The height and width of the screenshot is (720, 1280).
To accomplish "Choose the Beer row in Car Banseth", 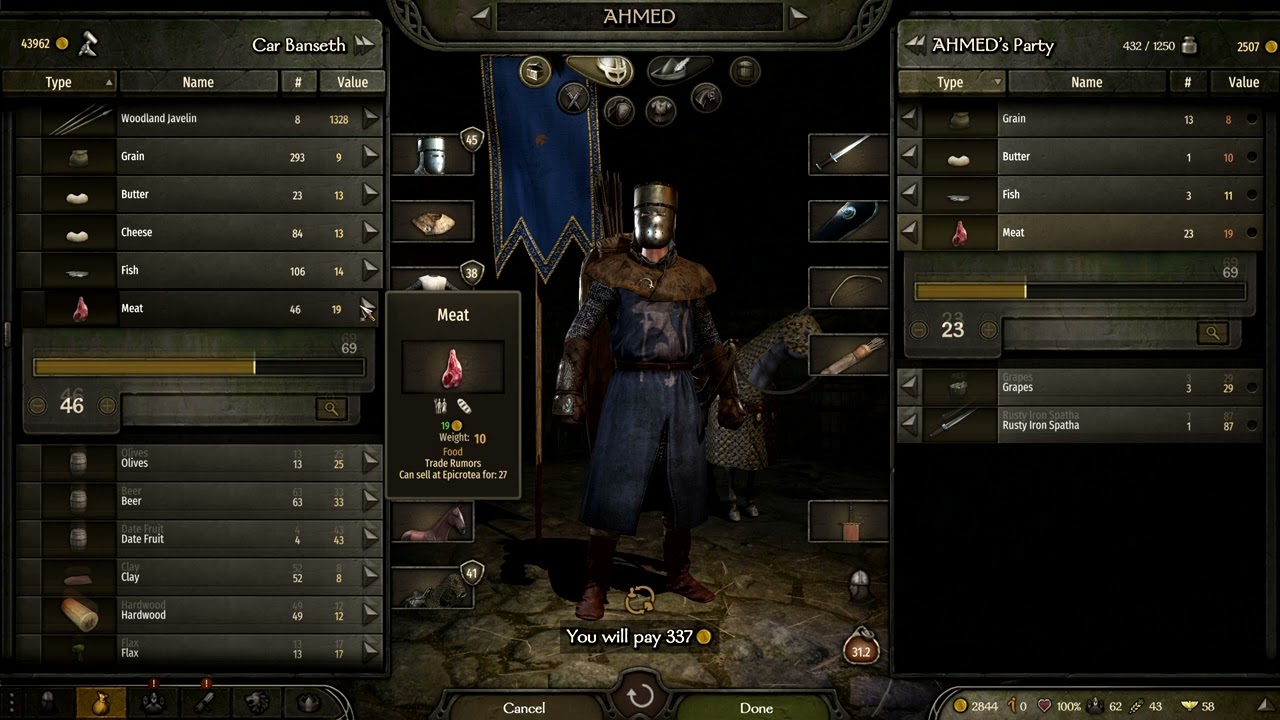I will pyautogui.click(x=200, y=500).
